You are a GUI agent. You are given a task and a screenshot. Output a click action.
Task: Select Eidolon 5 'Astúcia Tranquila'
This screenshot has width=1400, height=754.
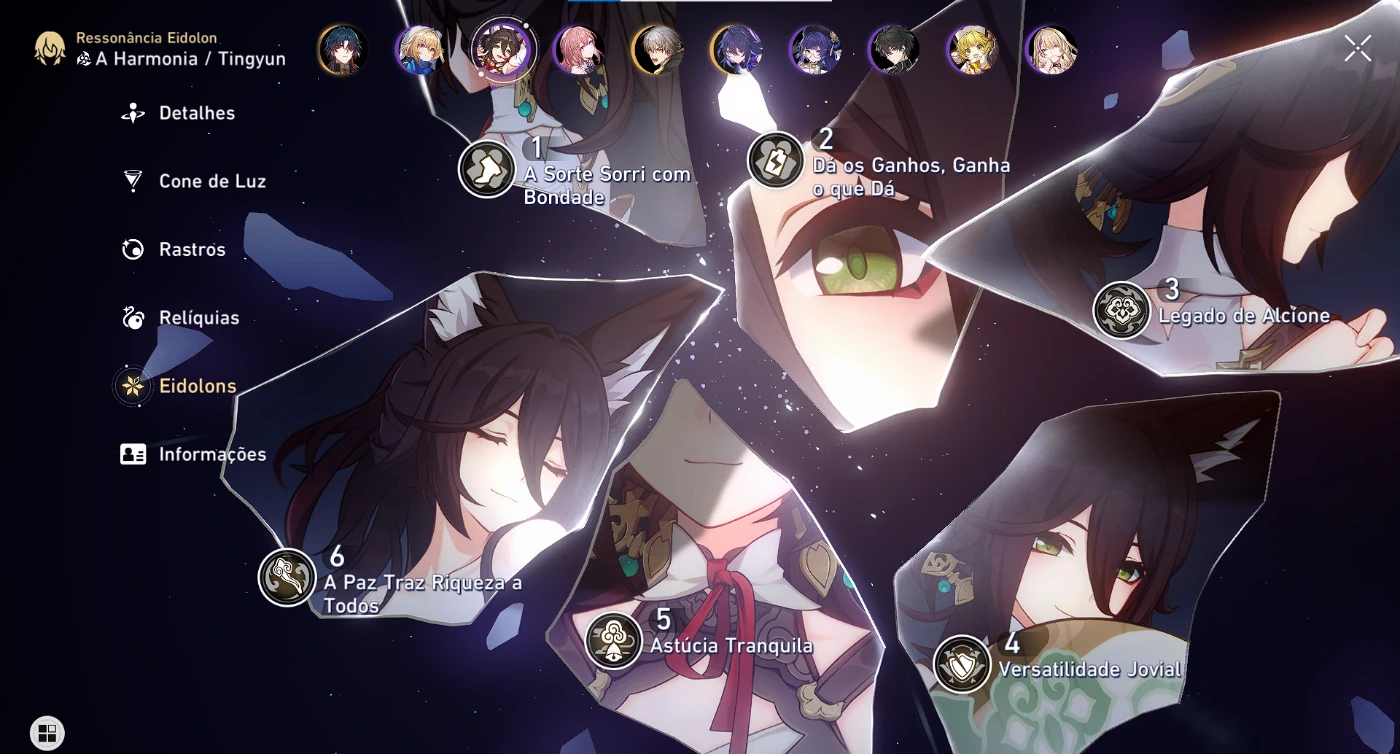(613, 641)
